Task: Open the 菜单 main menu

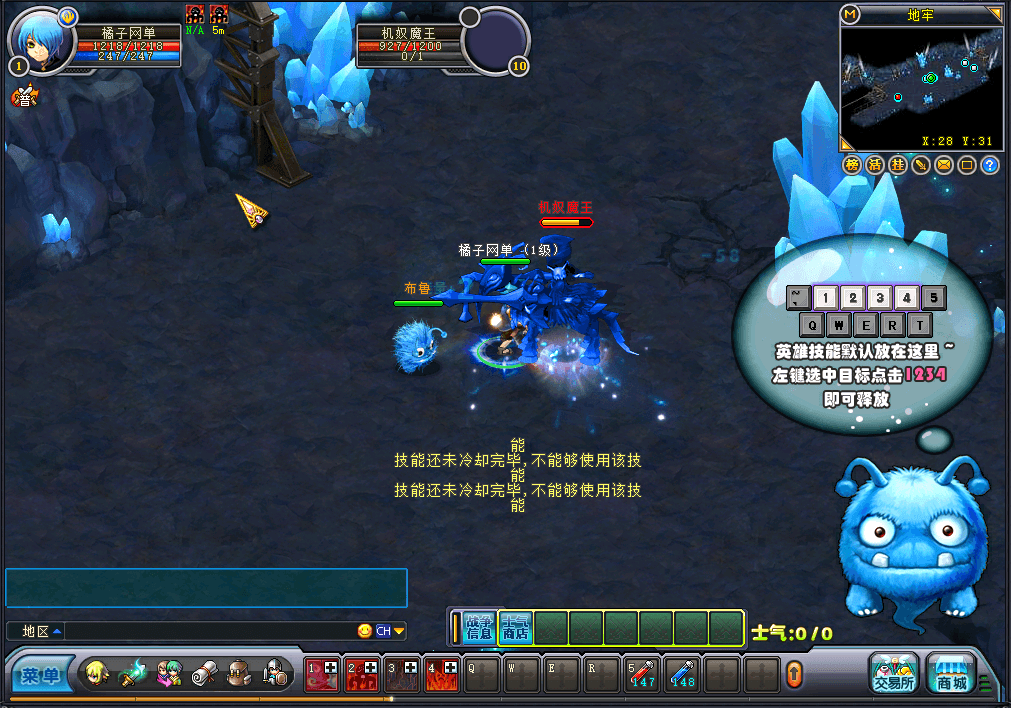Action: tap(42, 676)
